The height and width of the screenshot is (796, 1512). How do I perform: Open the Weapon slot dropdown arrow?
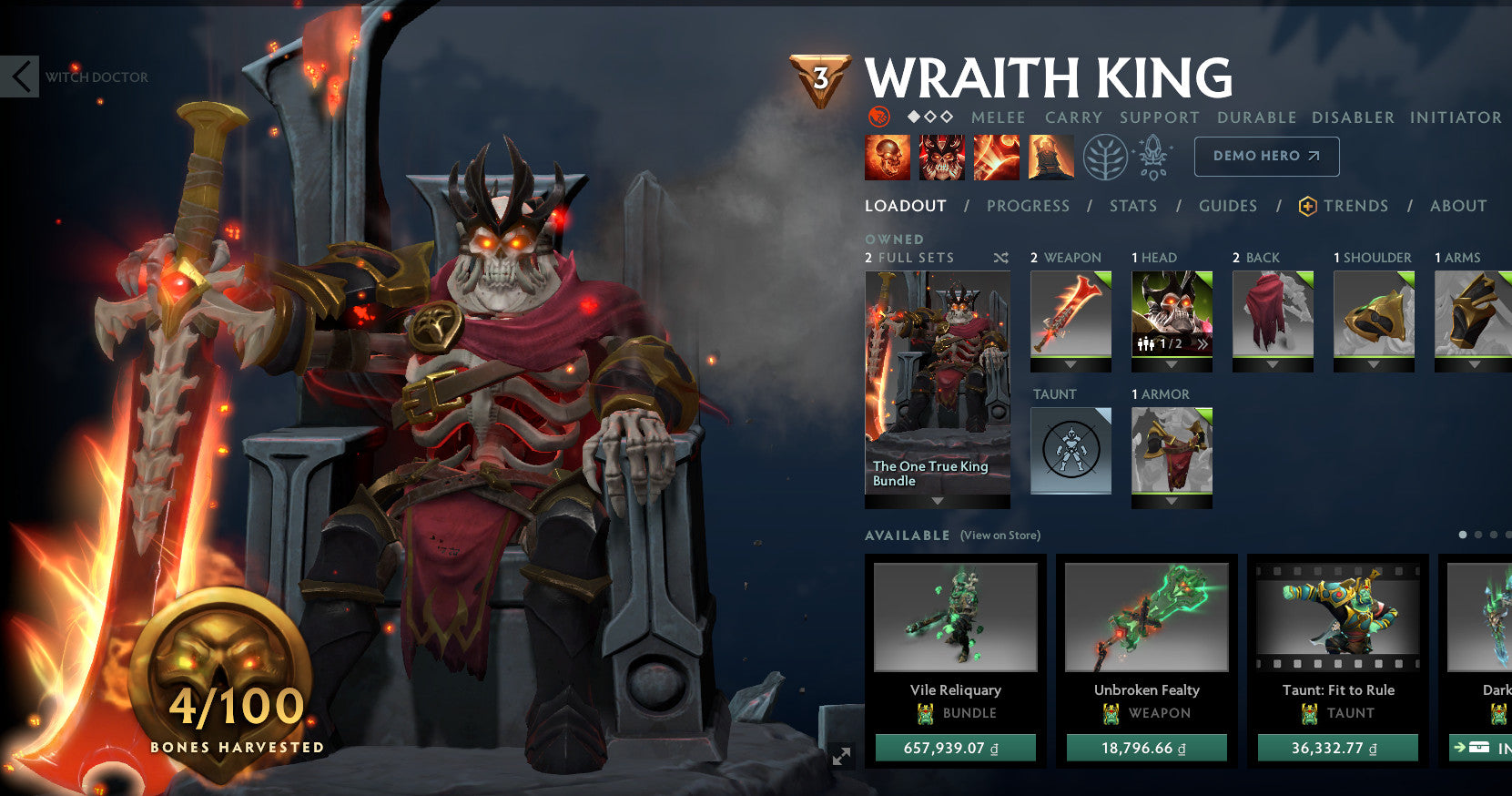[1071, 364]
